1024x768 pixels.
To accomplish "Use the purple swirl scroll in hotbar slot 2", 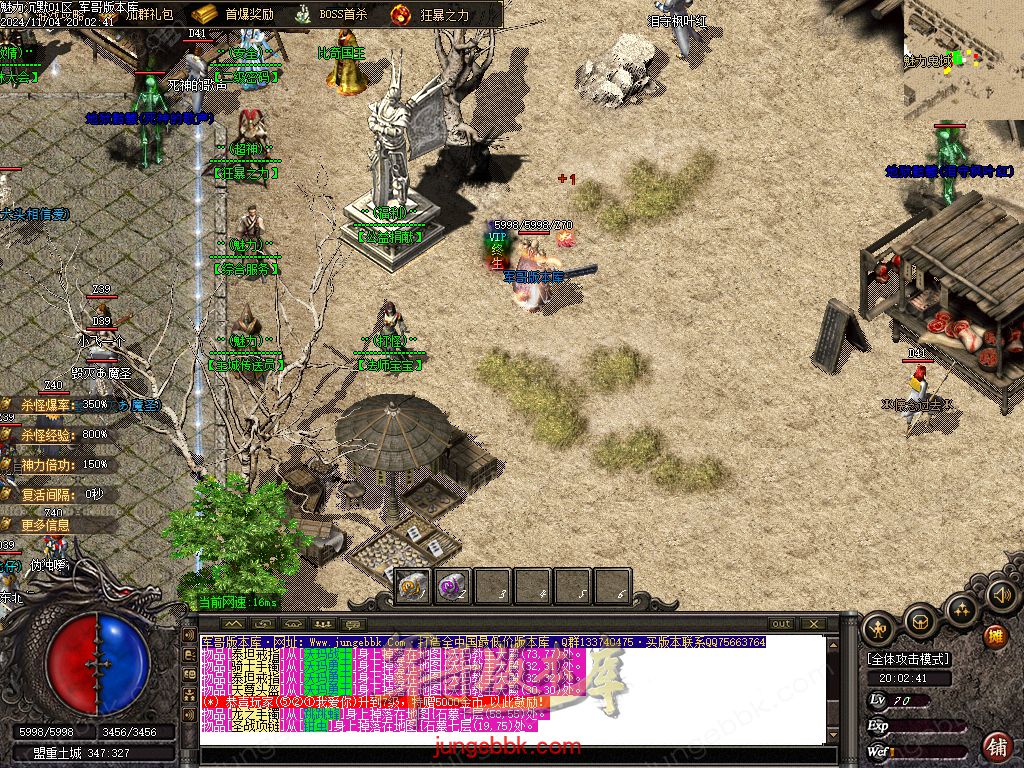I will click(452, 586).
